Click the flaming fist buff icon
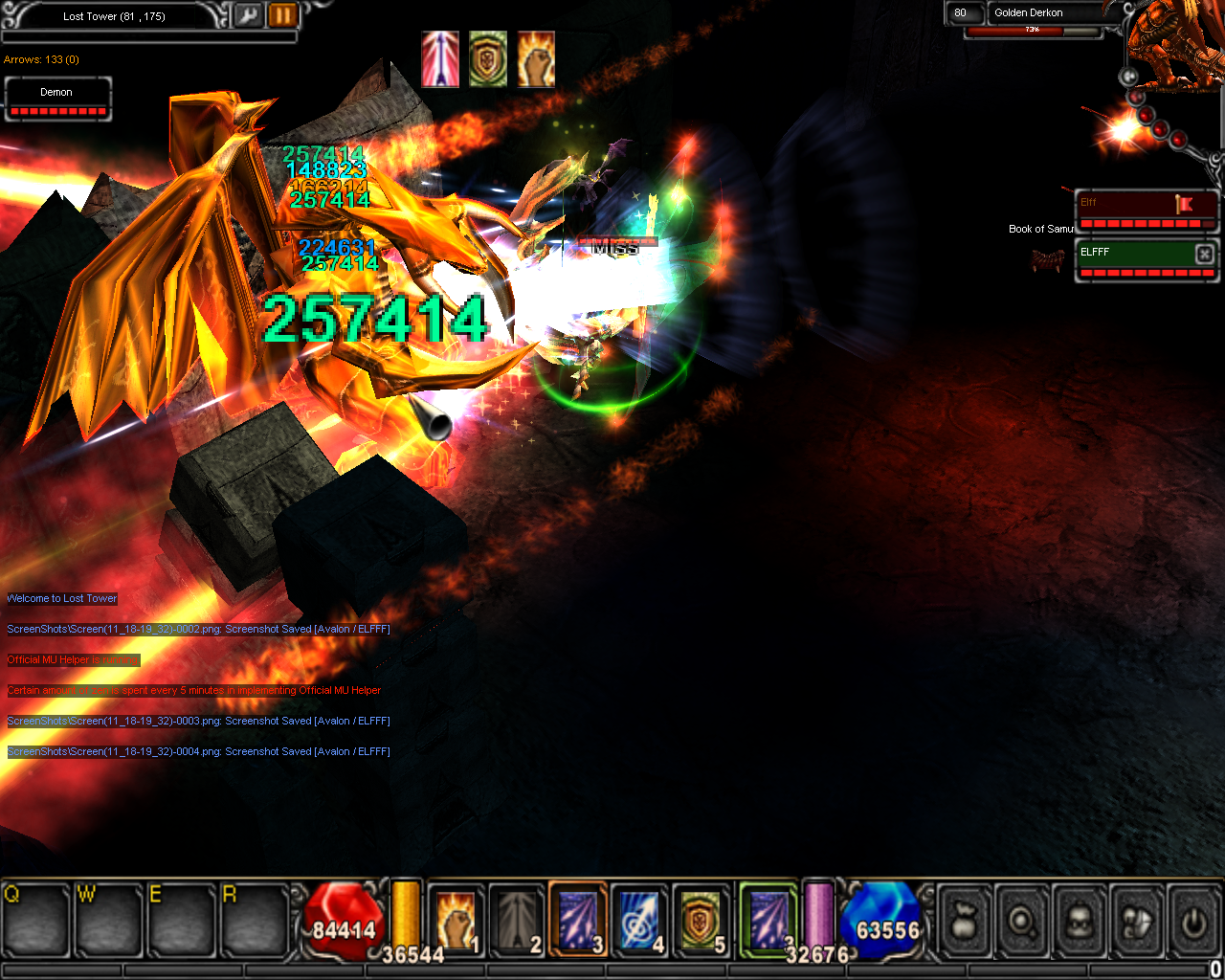Screen dimensions: 1225x980 536,59
